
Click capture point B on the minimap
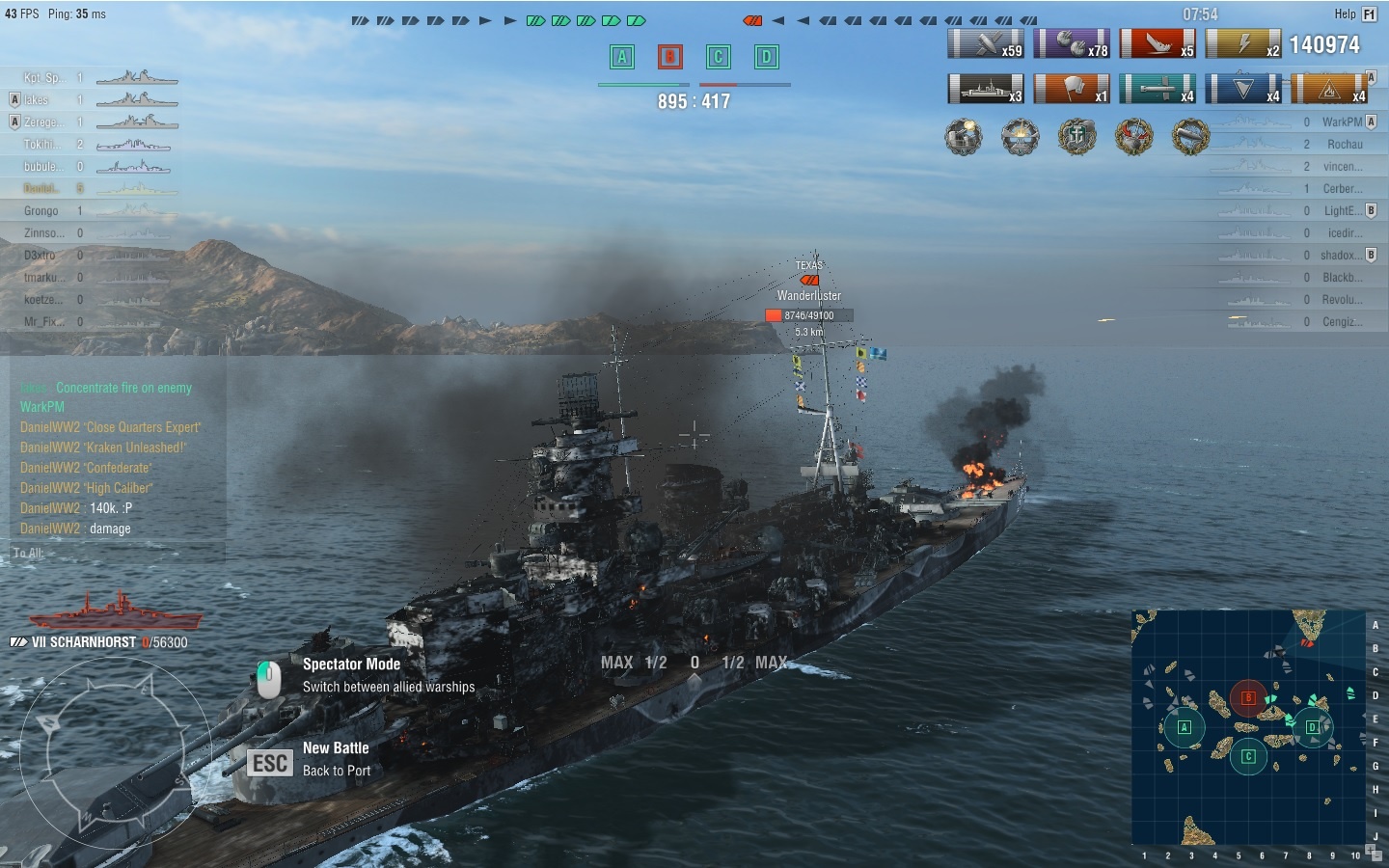coord(1248,697)
